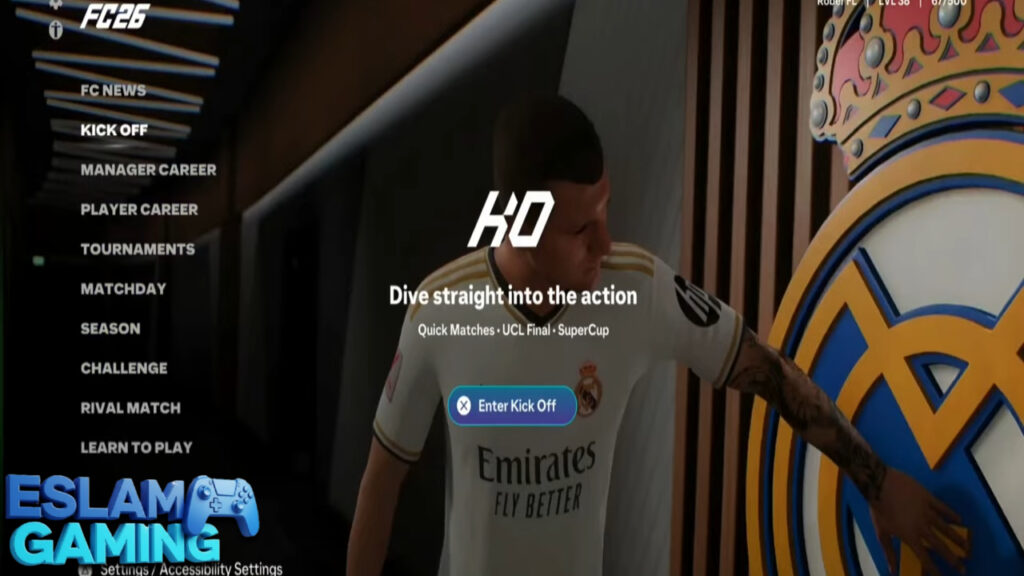
Task: Go to Tournaments
Action: (x=138, y=249)
